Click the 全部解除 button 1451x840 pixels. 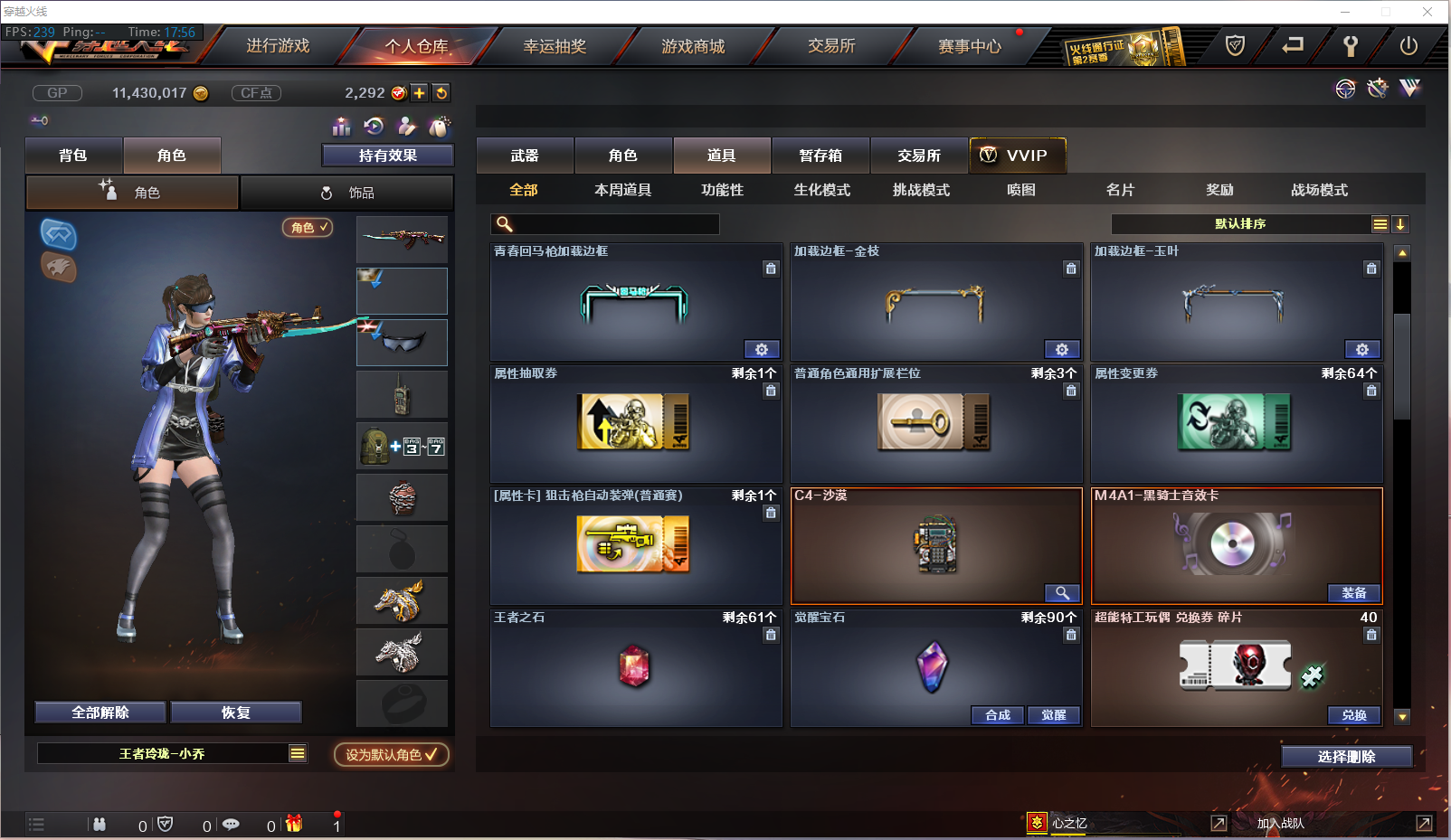tap(100, 712)
